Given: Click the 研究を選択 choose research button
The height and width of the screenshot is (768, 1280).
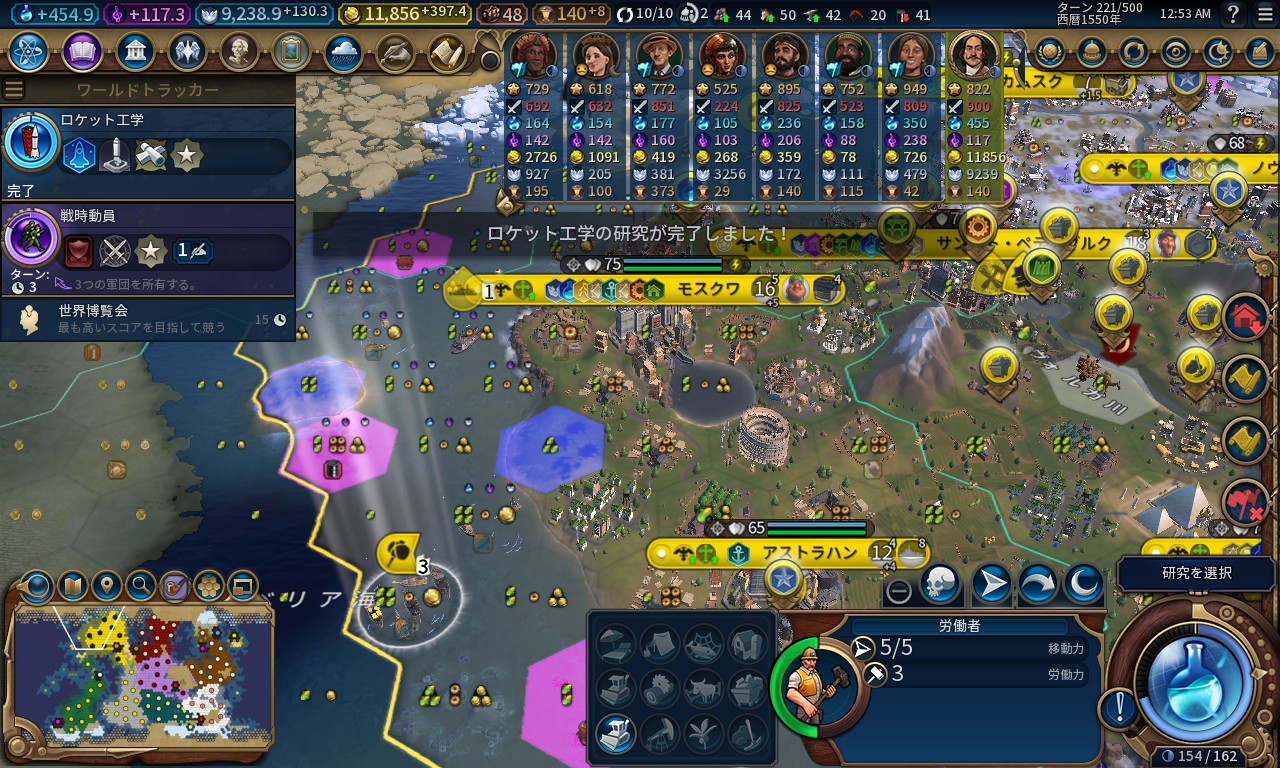Looking at the screenshot, I should tap(1197, 573).
